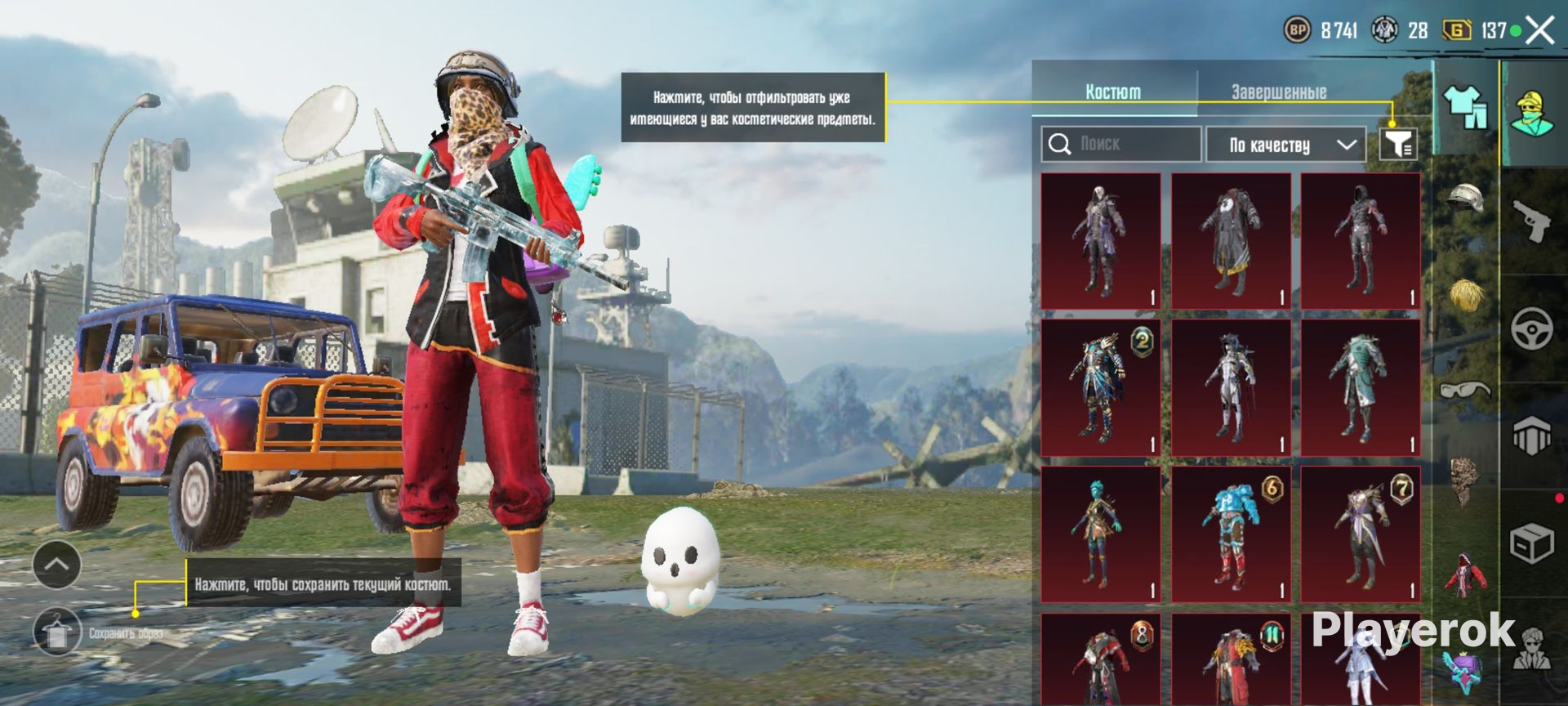Screen dimensions: 1568x706
Task: Show the yellow hair category
Action: point(1466,294)
